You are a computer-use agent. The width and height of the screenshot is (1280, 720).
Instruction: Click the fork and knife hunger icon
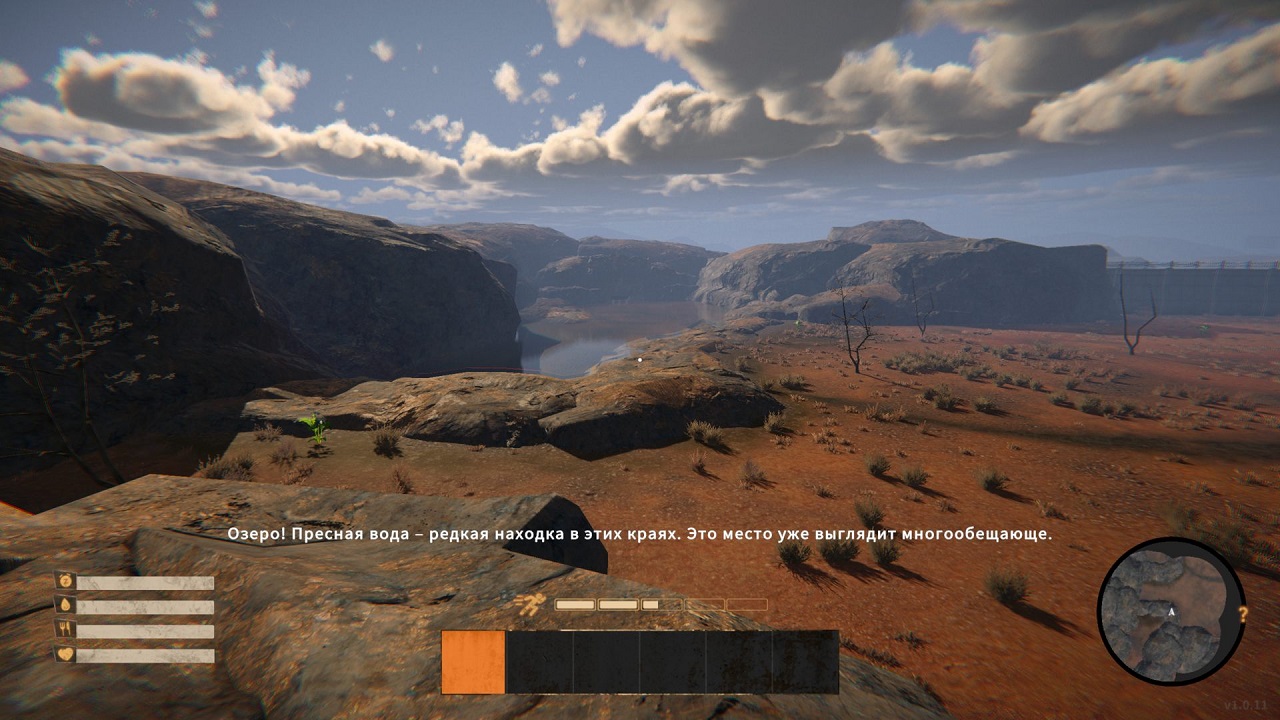tap(64, 631)
